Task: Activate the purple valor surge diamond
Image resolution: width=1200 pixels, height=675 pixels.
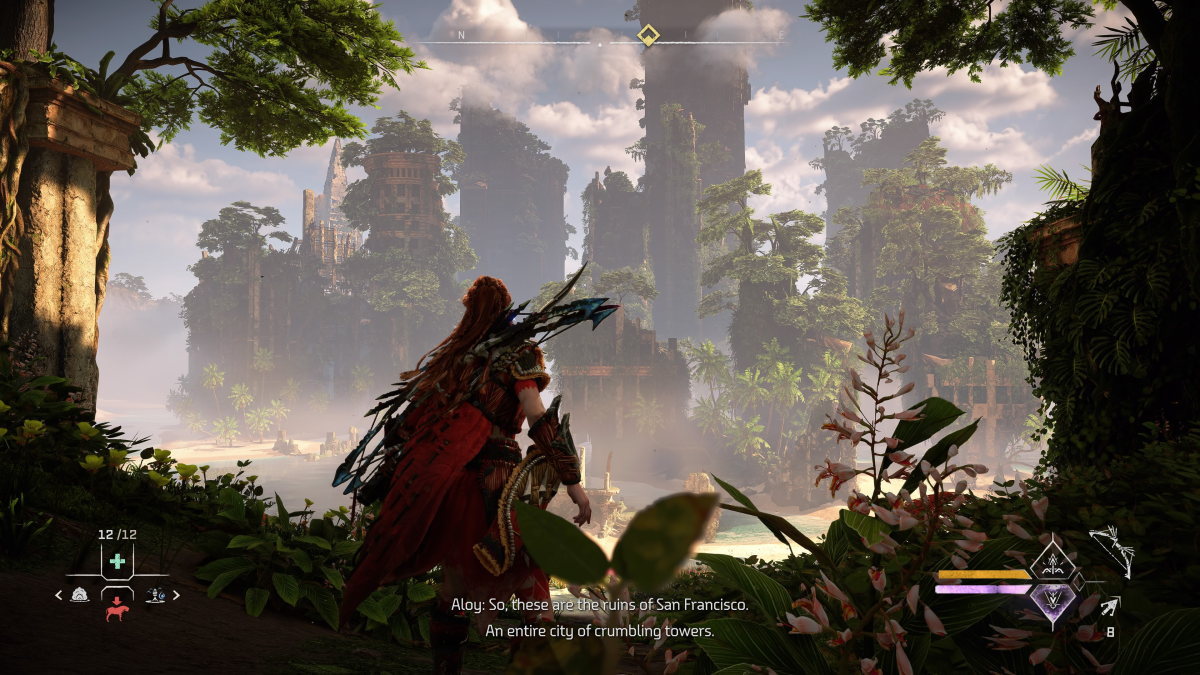Action: (x=1052, y=604)
